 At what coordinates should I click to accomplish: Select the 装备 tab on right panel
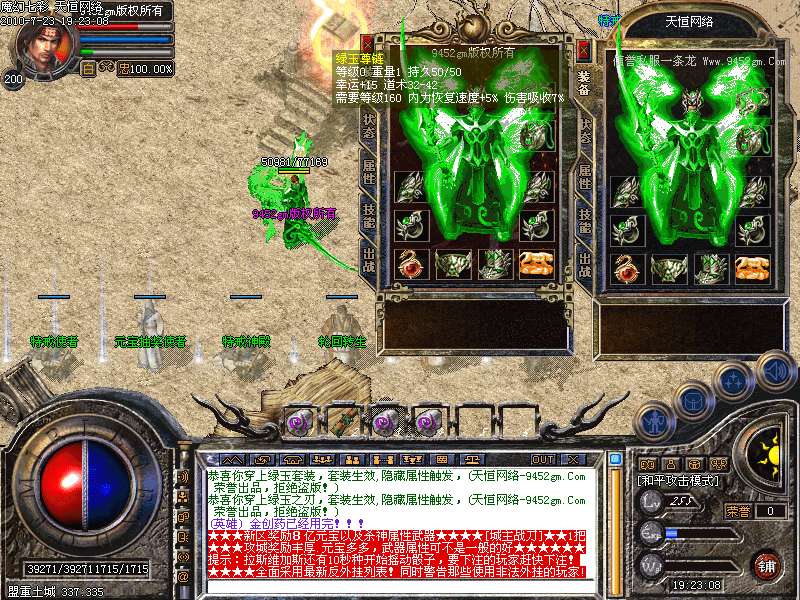pyautogui.click(x=585, y=82)
